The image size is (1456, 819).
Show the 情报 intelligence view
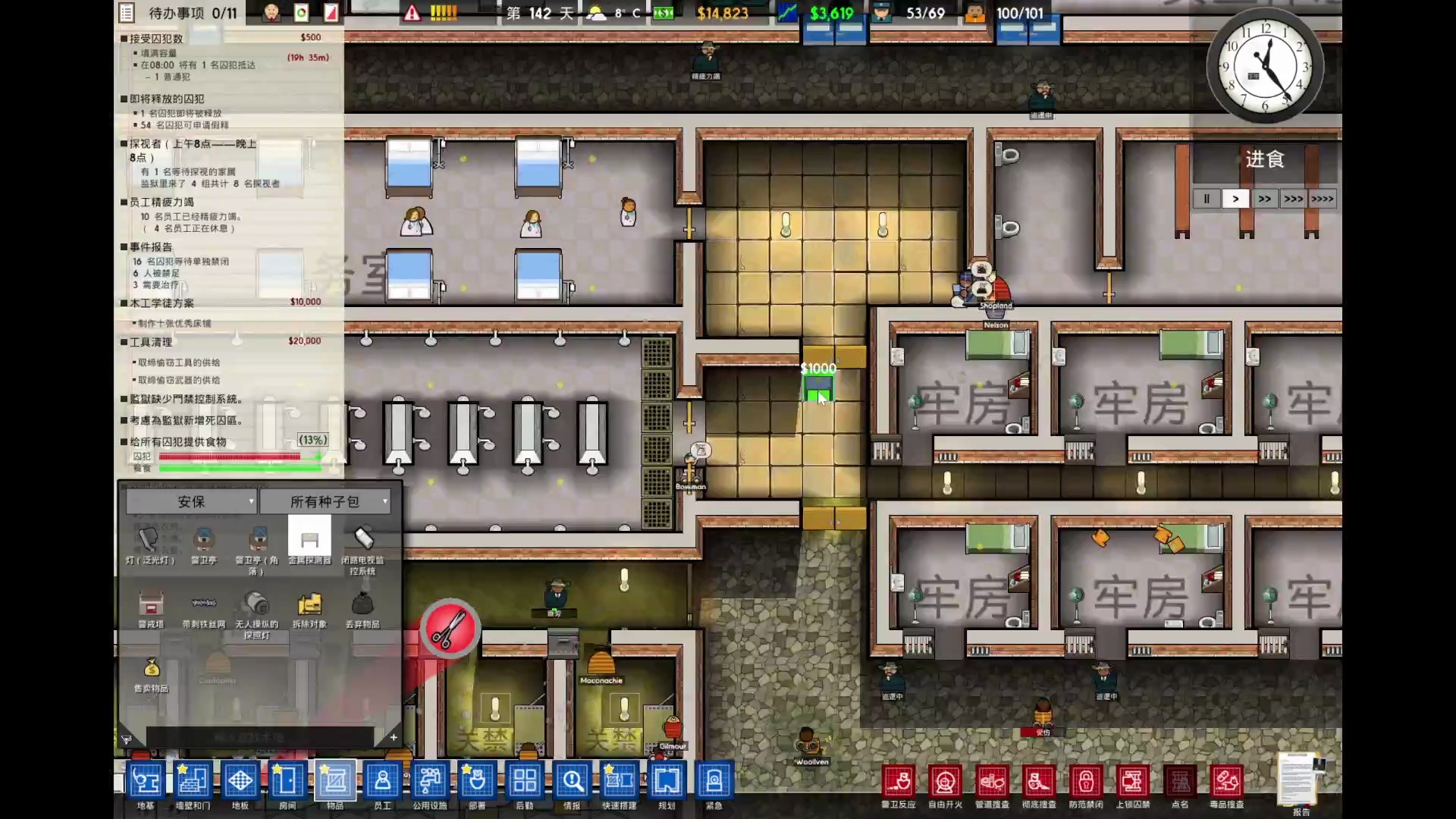click(572, 781)
